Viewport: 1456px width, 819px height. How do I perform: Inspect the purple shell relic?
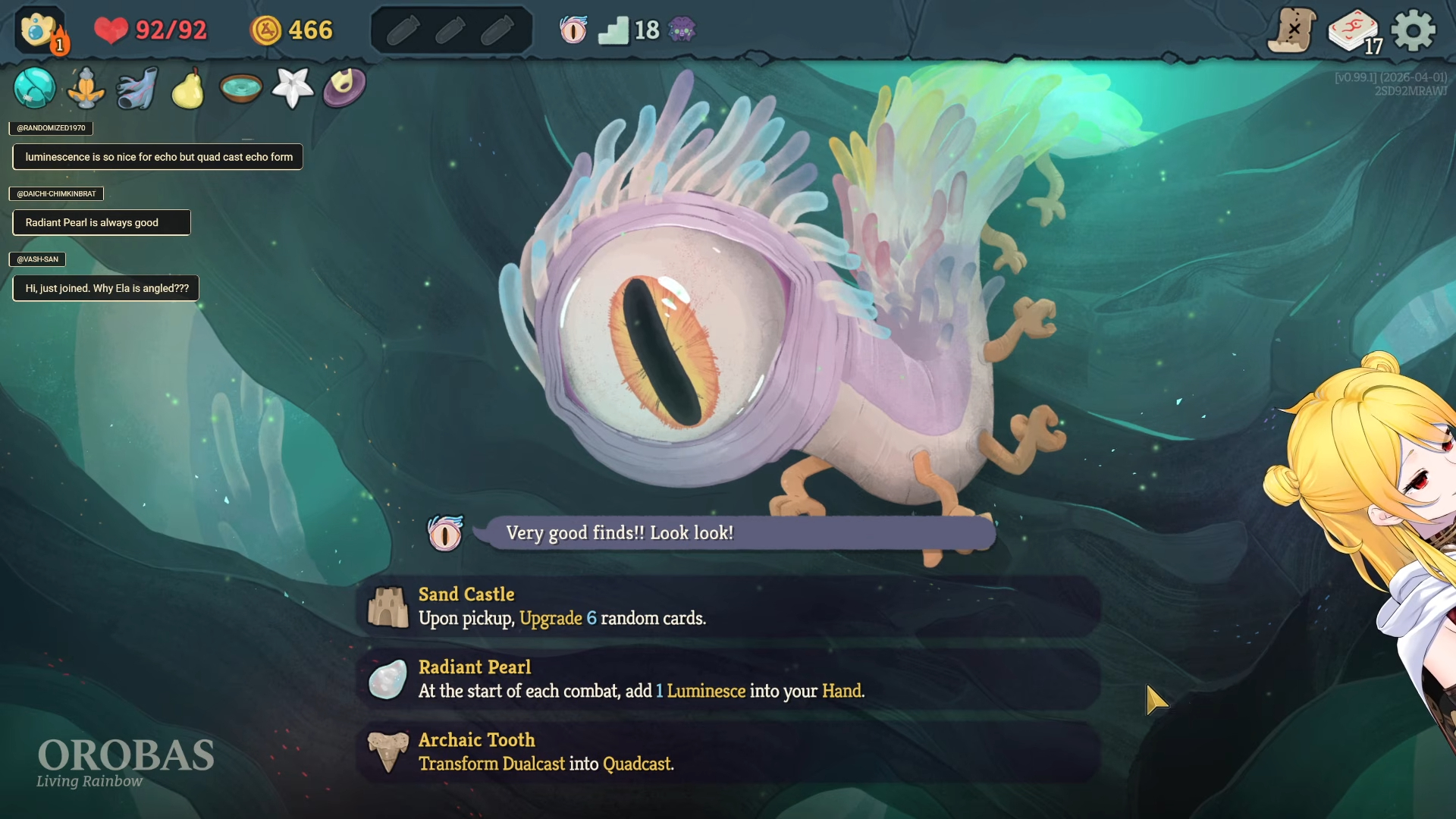344,88
